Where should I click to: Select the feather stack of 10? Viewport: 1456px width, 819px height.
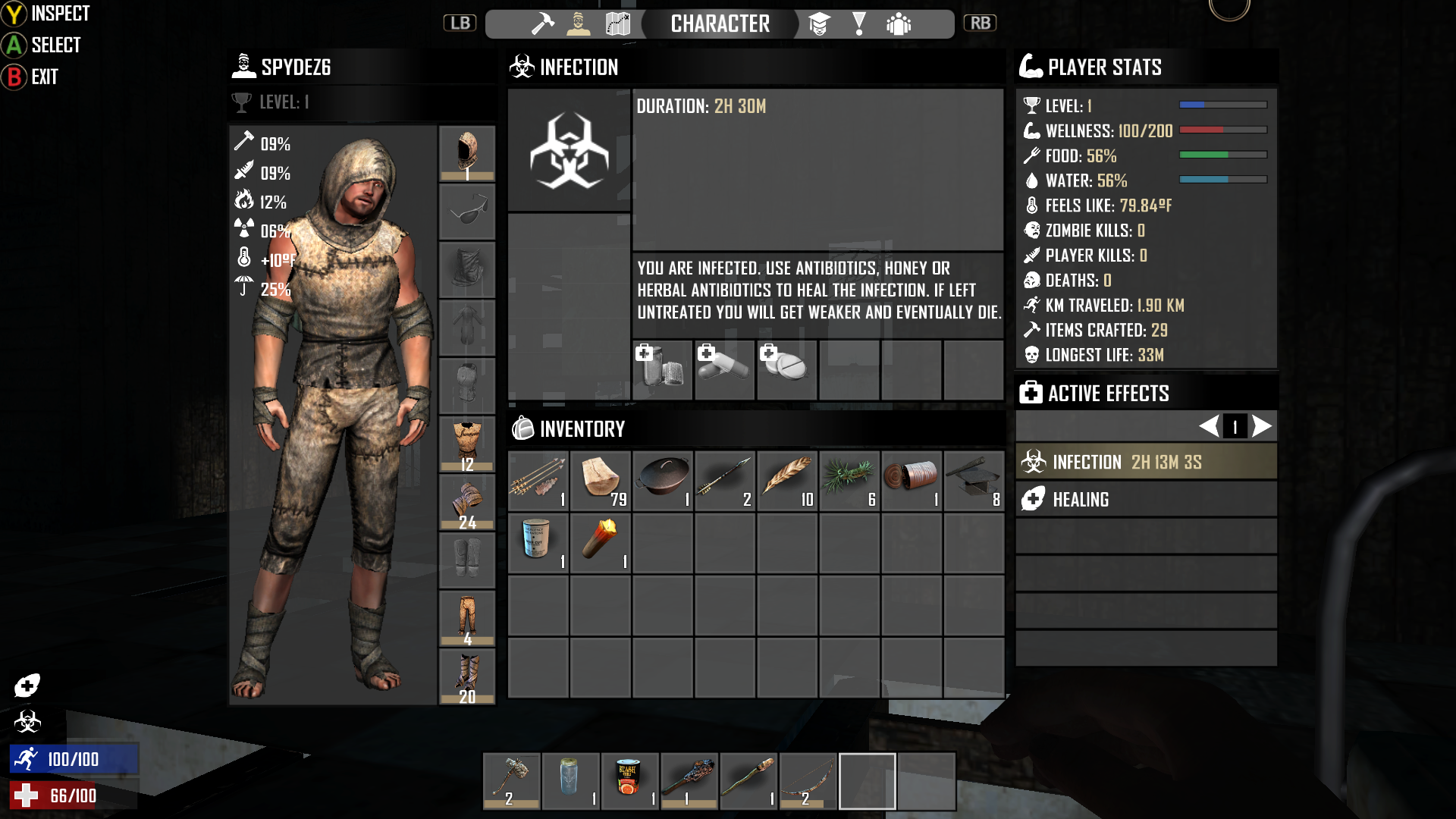[787, 481]
